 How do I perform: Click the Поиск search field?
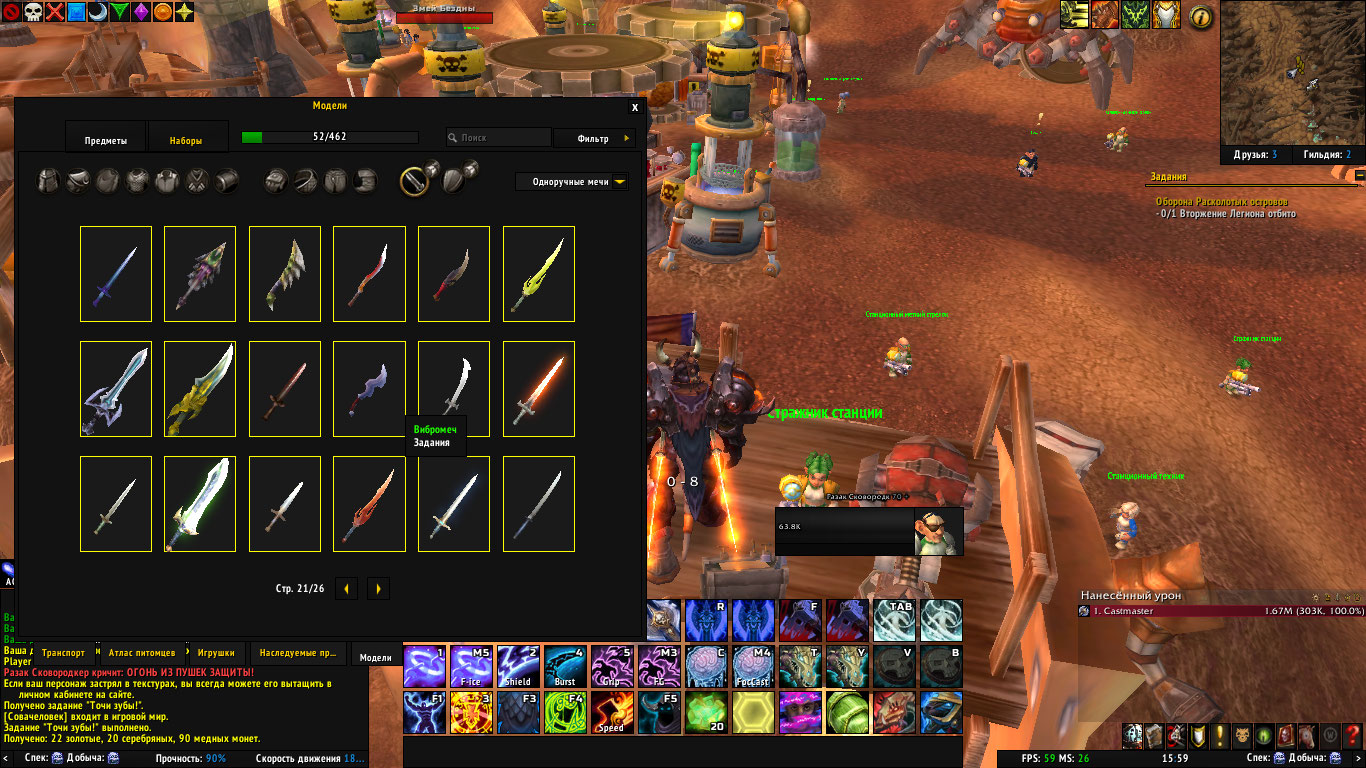click(x=499, y=138)
